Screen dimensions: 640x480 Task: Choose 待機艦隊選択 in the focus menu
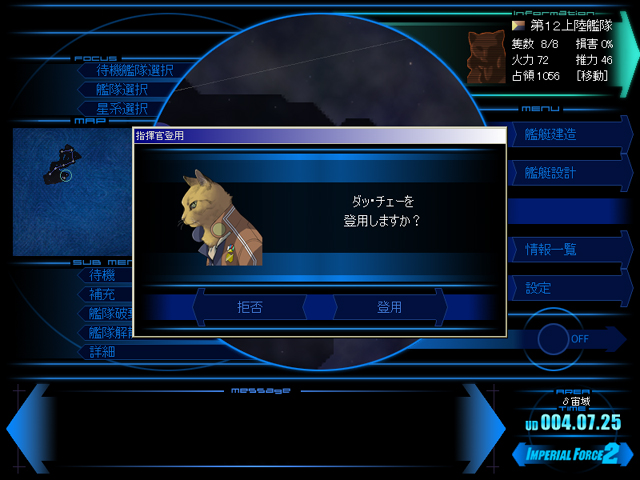pos(134,70)
